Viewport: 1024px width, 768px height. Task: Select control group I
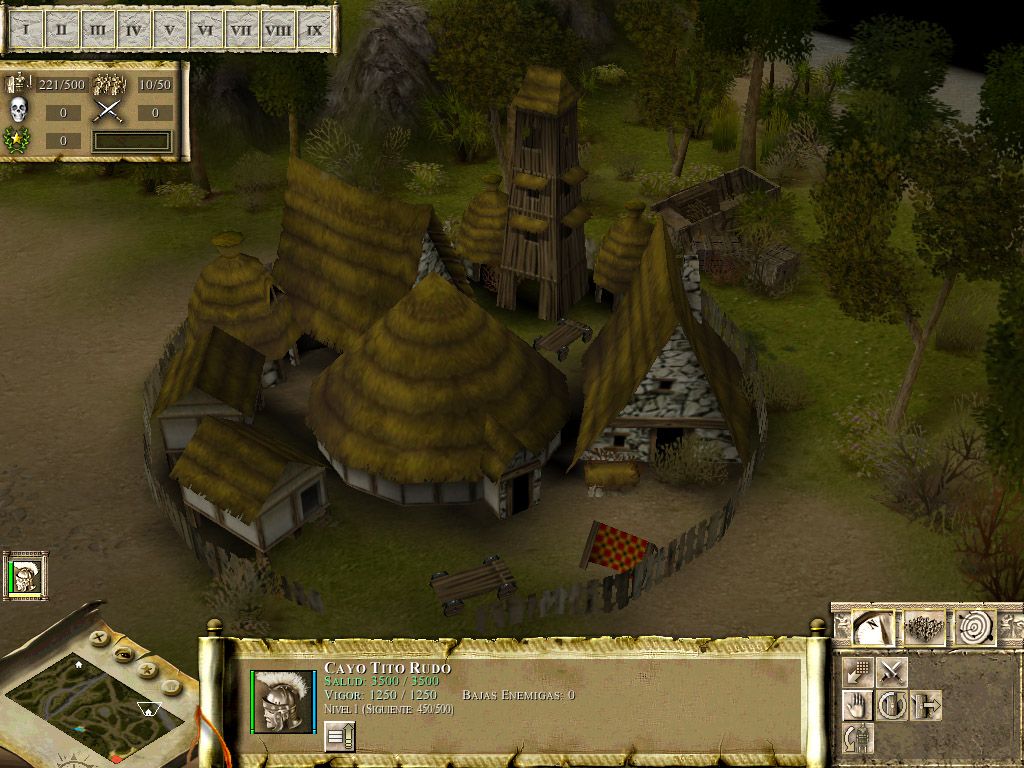[x=26, y=30]
